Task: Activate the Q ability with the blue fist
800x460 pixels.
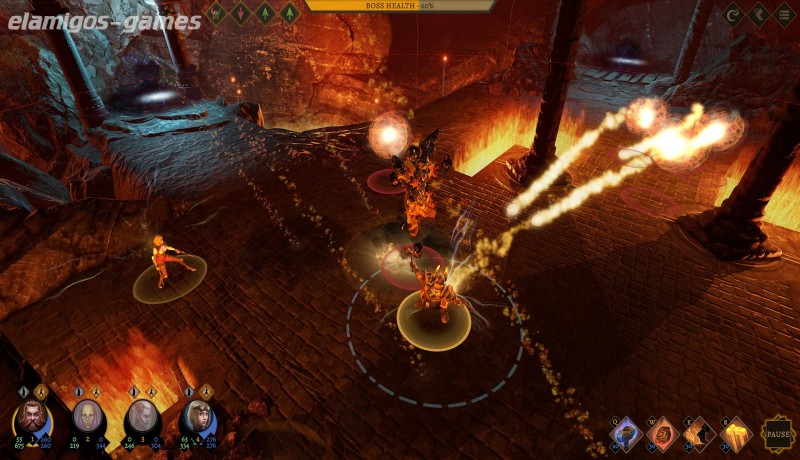Action: [x=627, y=433]
